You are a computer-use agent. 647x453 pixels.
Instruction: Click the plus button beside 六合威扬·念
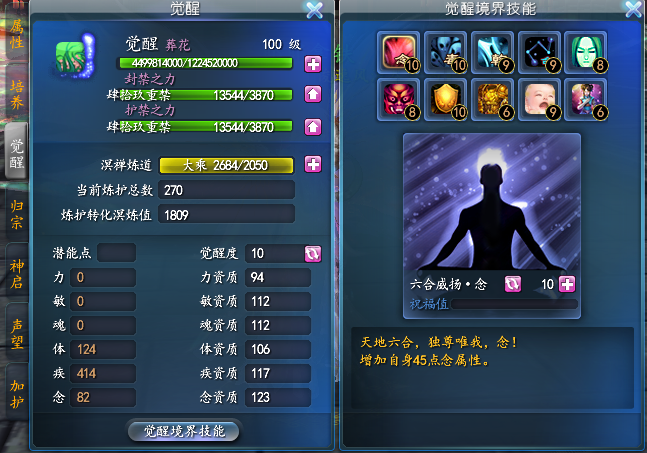567,284
